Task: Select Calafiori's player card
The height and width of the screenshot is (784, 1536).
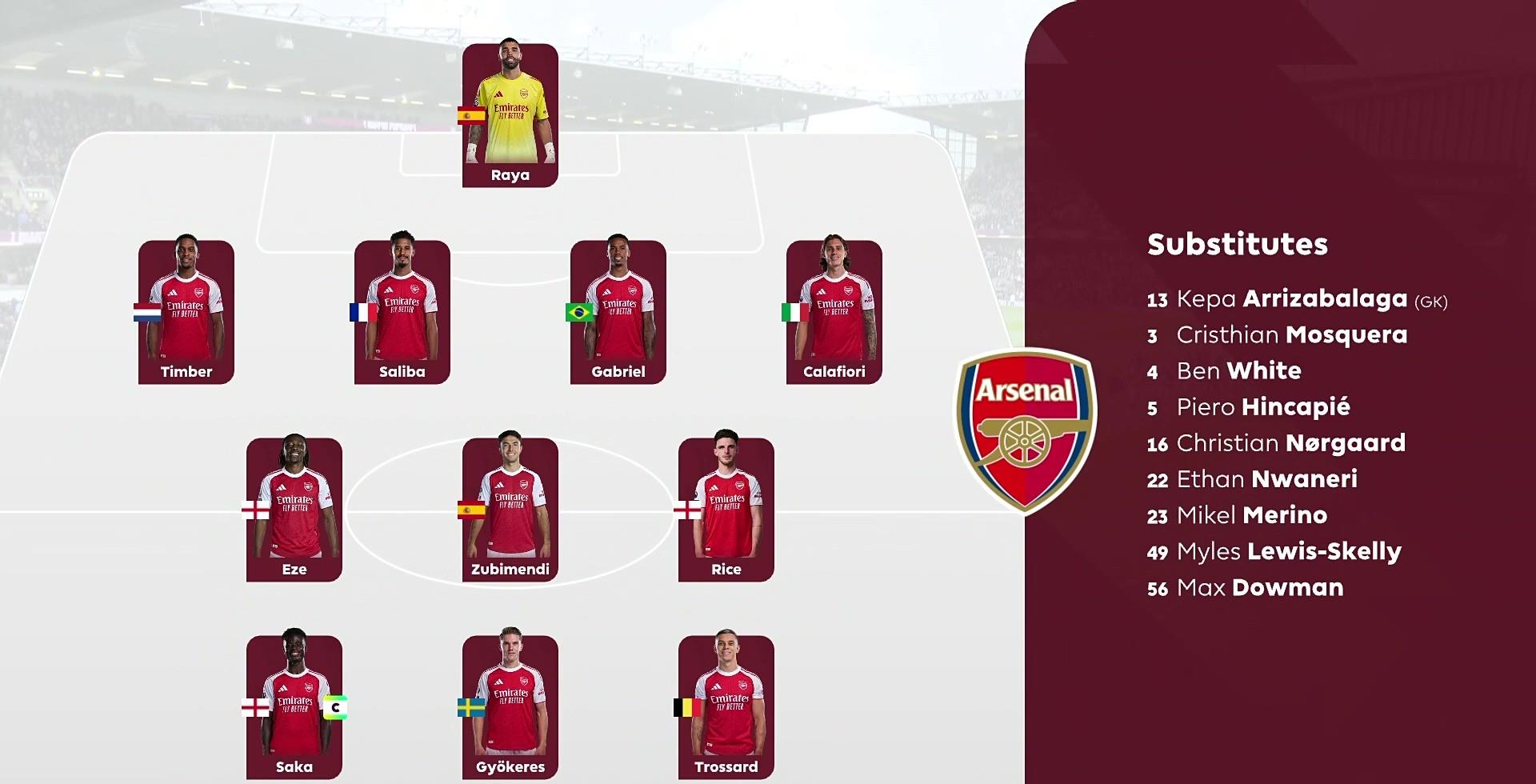Action: [x=834, y=312]
